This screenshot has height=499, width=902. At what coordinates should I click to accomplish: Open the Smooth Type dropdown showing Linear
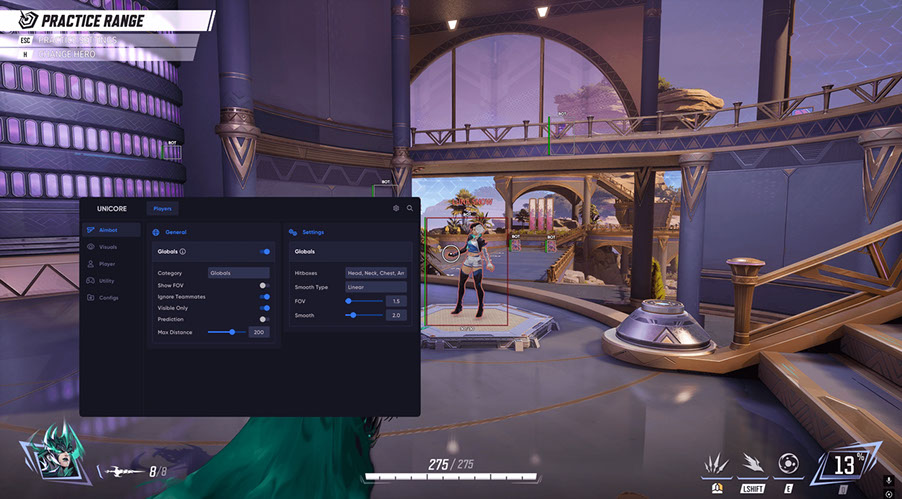point(375,287)
